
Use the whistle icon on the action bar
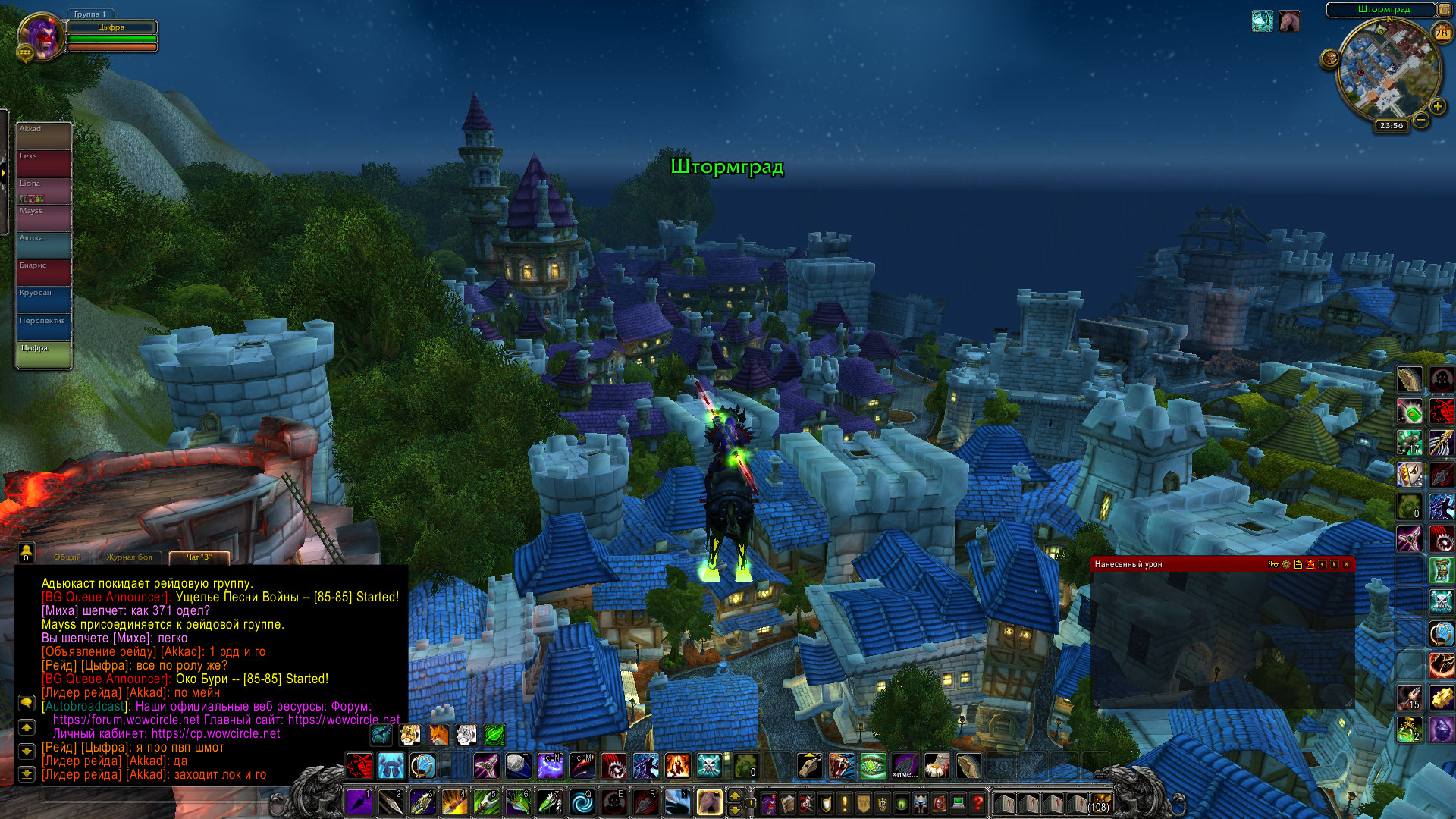tap(809, 766)
